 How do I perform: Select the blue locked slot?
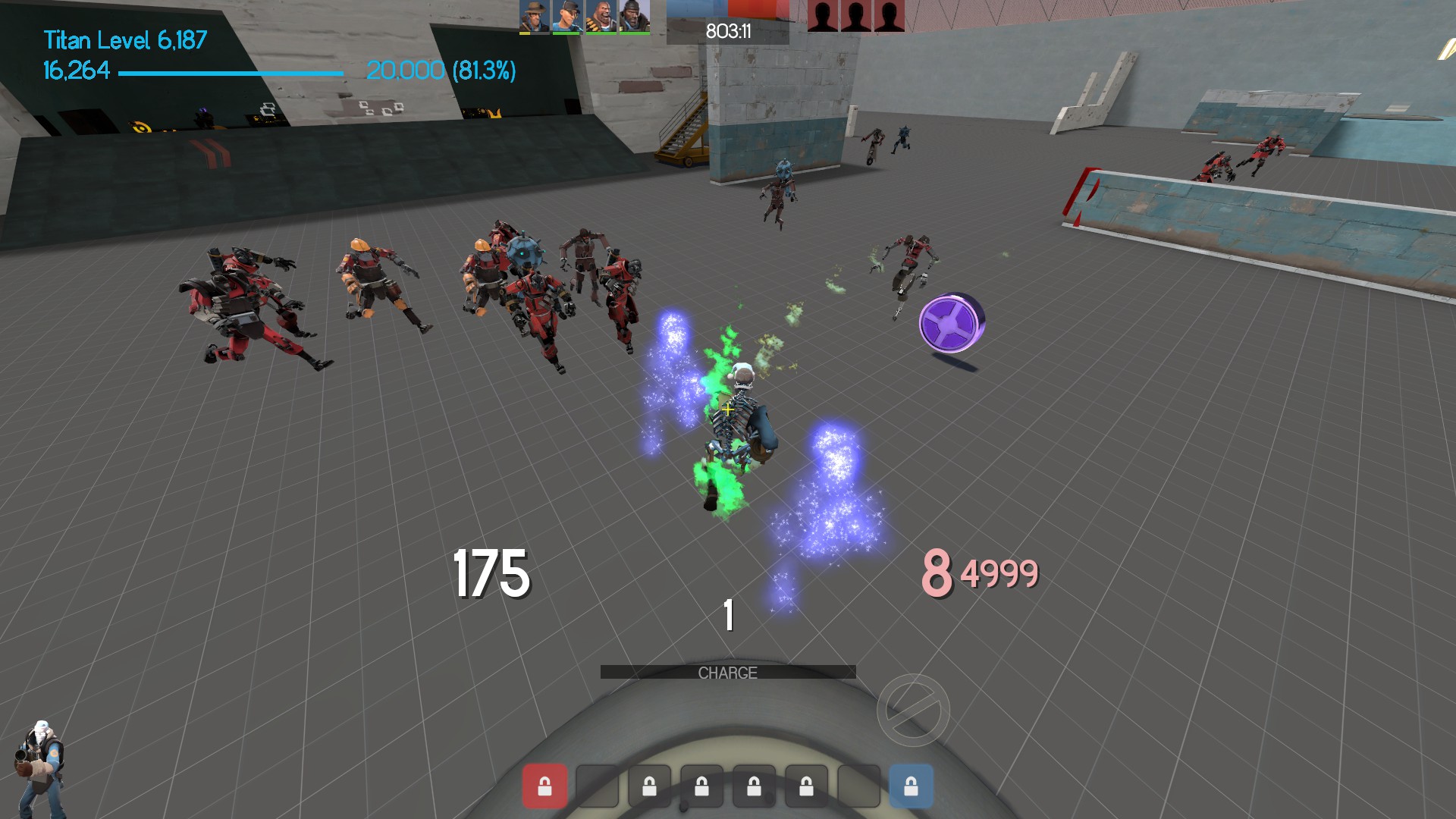[911, 786]
